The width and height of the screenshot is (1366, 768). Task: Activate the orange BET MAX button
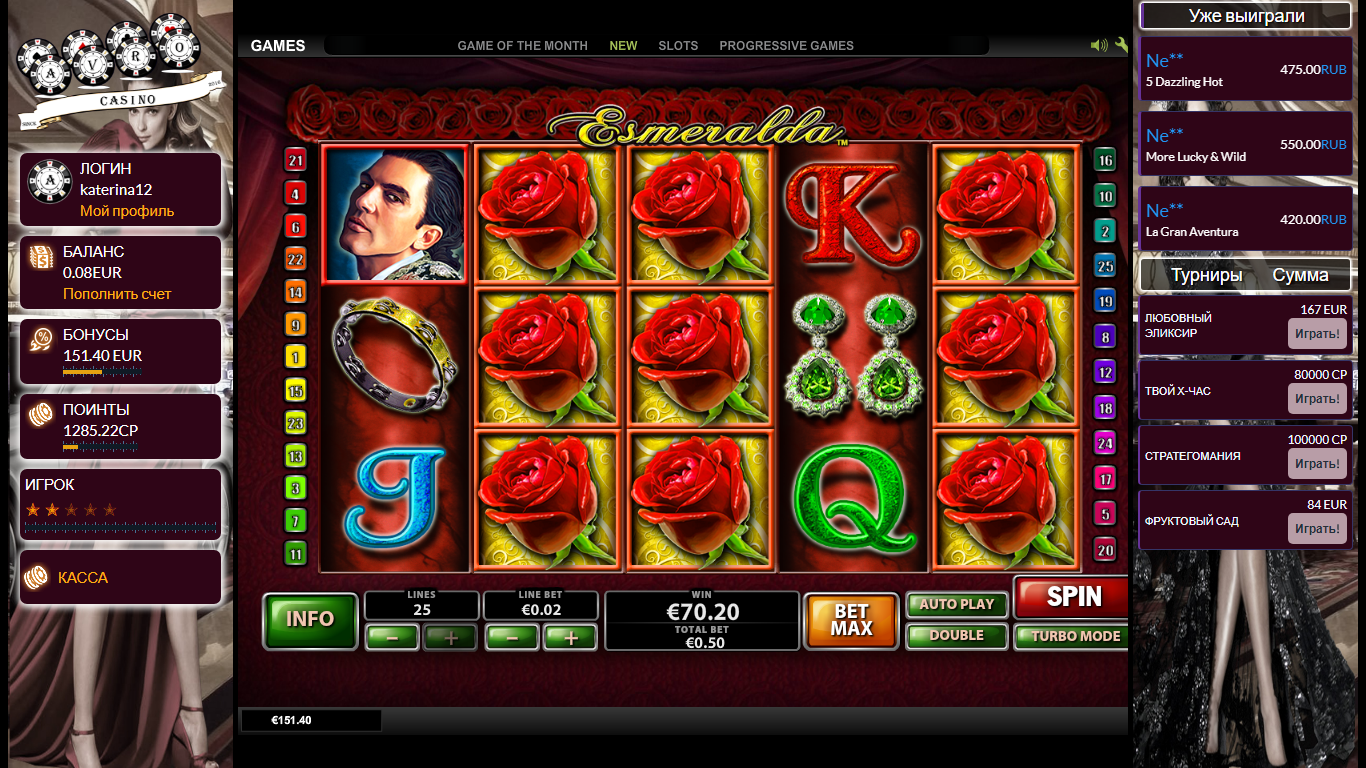click(851, 621)
